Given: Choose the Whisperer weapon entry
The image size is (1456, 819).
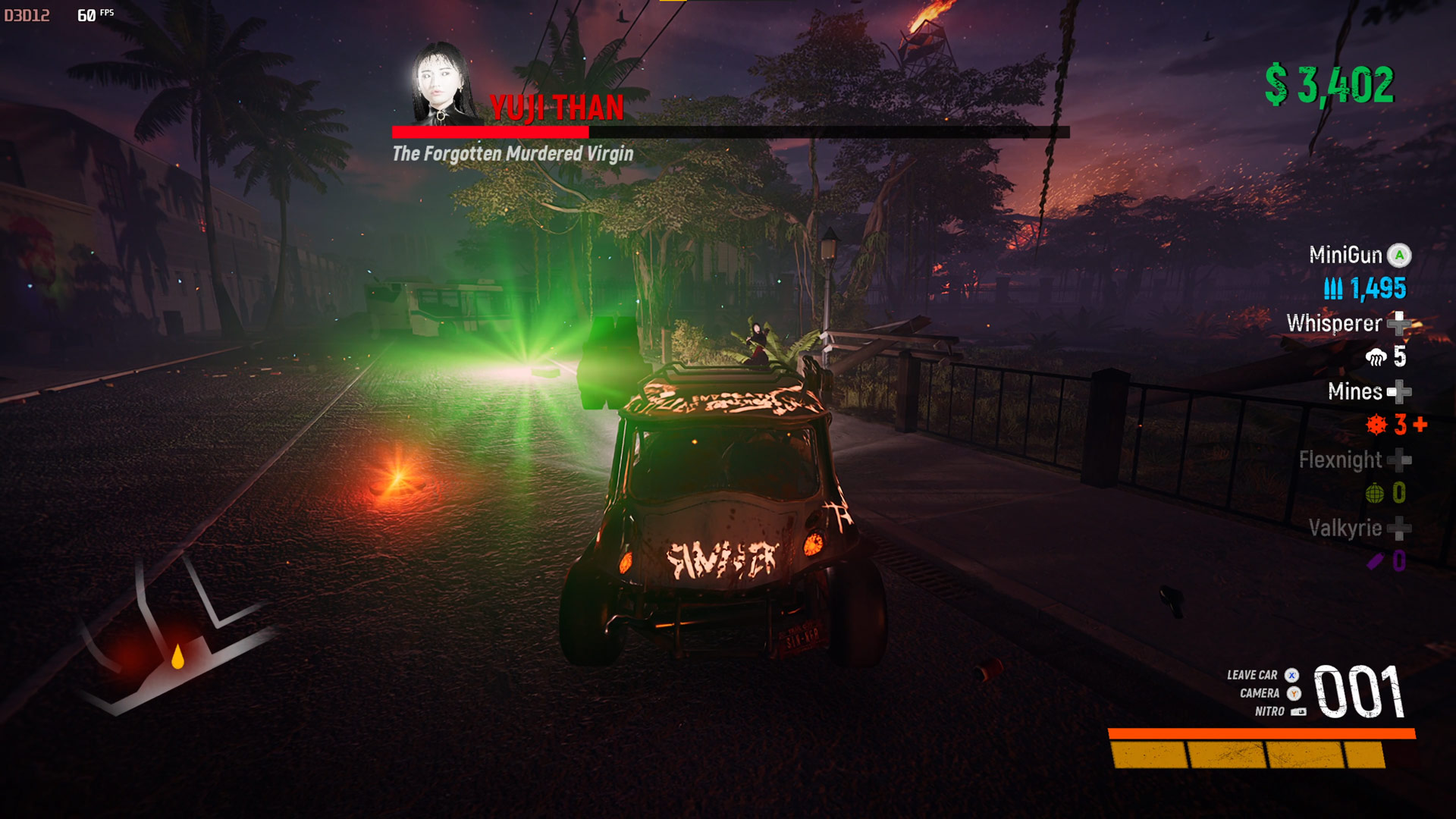Looking at the screenshot, I should pos(1335,324).
